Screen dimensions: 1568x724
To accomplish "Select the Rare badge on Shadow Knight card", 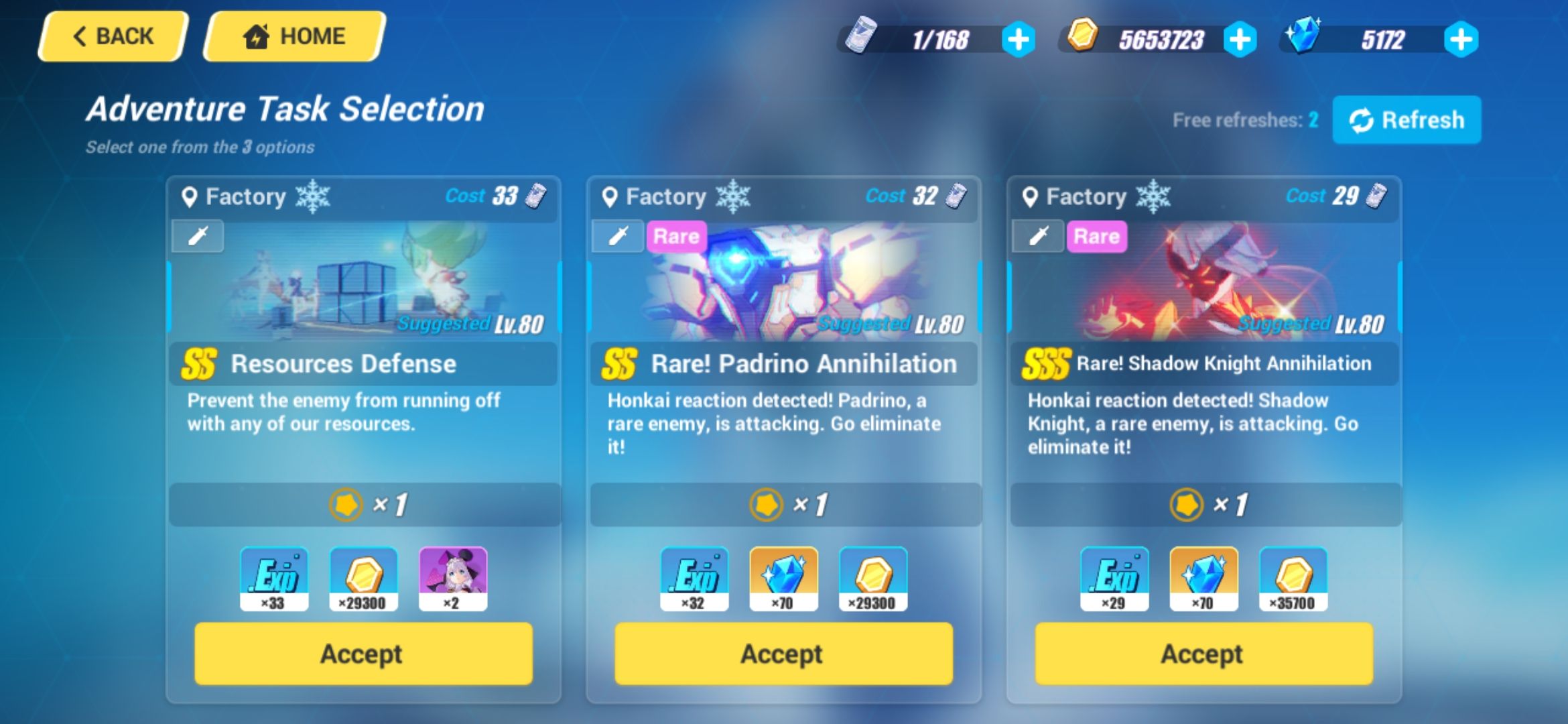I will click(1096, 236).
